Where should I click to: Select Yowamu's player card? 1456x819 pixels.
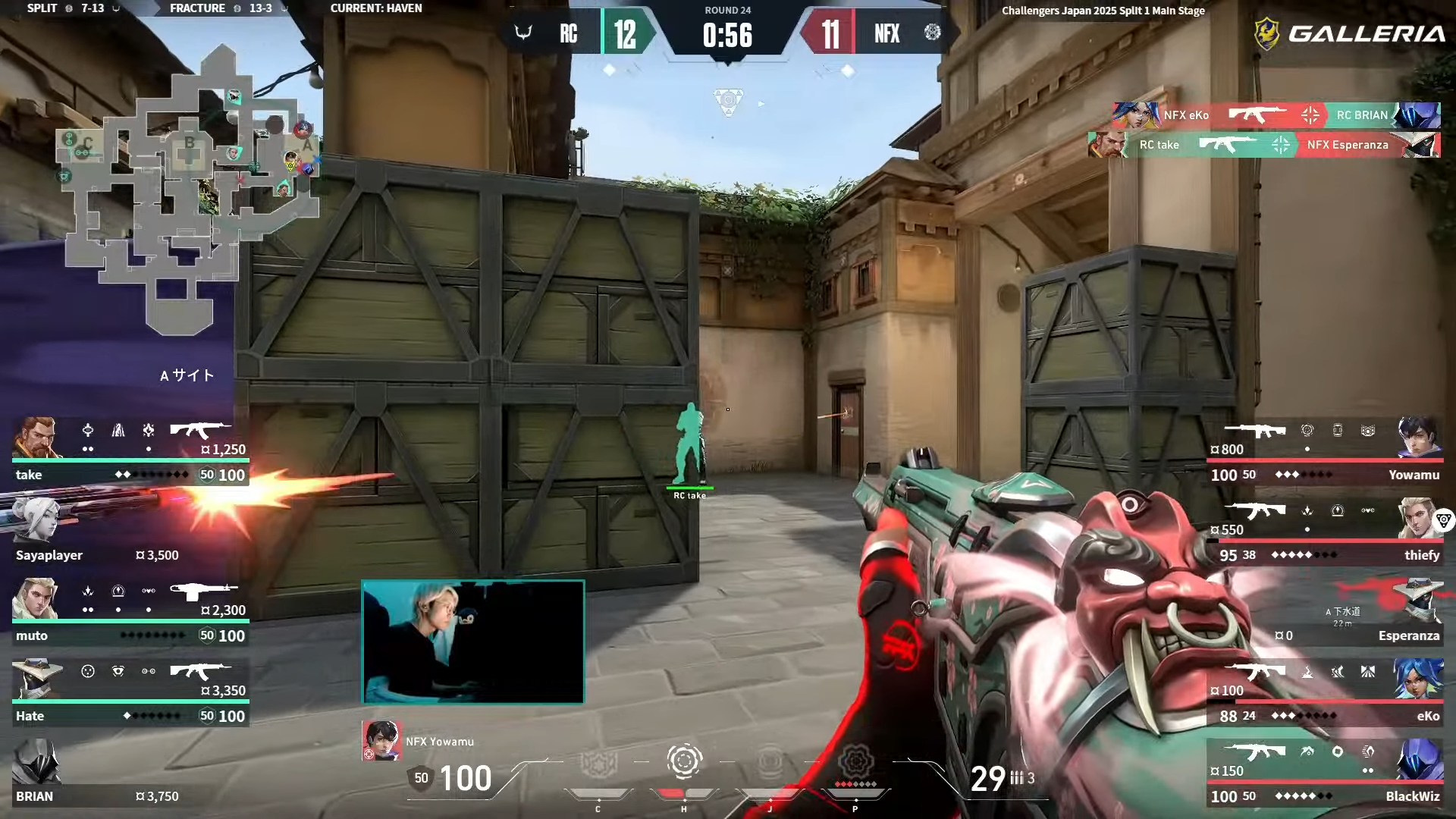click(1326, 451)
